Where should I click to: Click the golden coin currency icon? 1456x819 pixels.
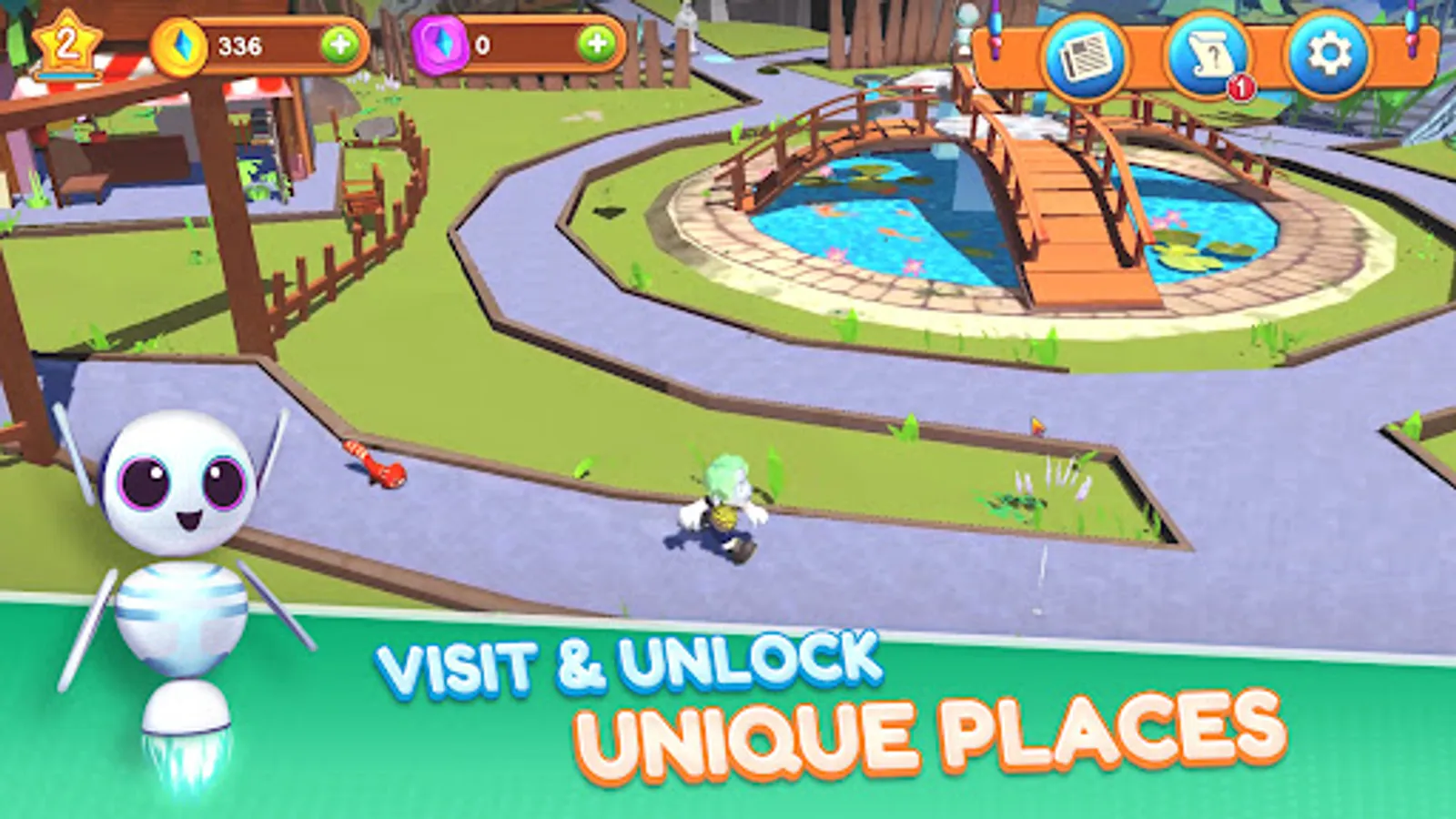(179, 45)
